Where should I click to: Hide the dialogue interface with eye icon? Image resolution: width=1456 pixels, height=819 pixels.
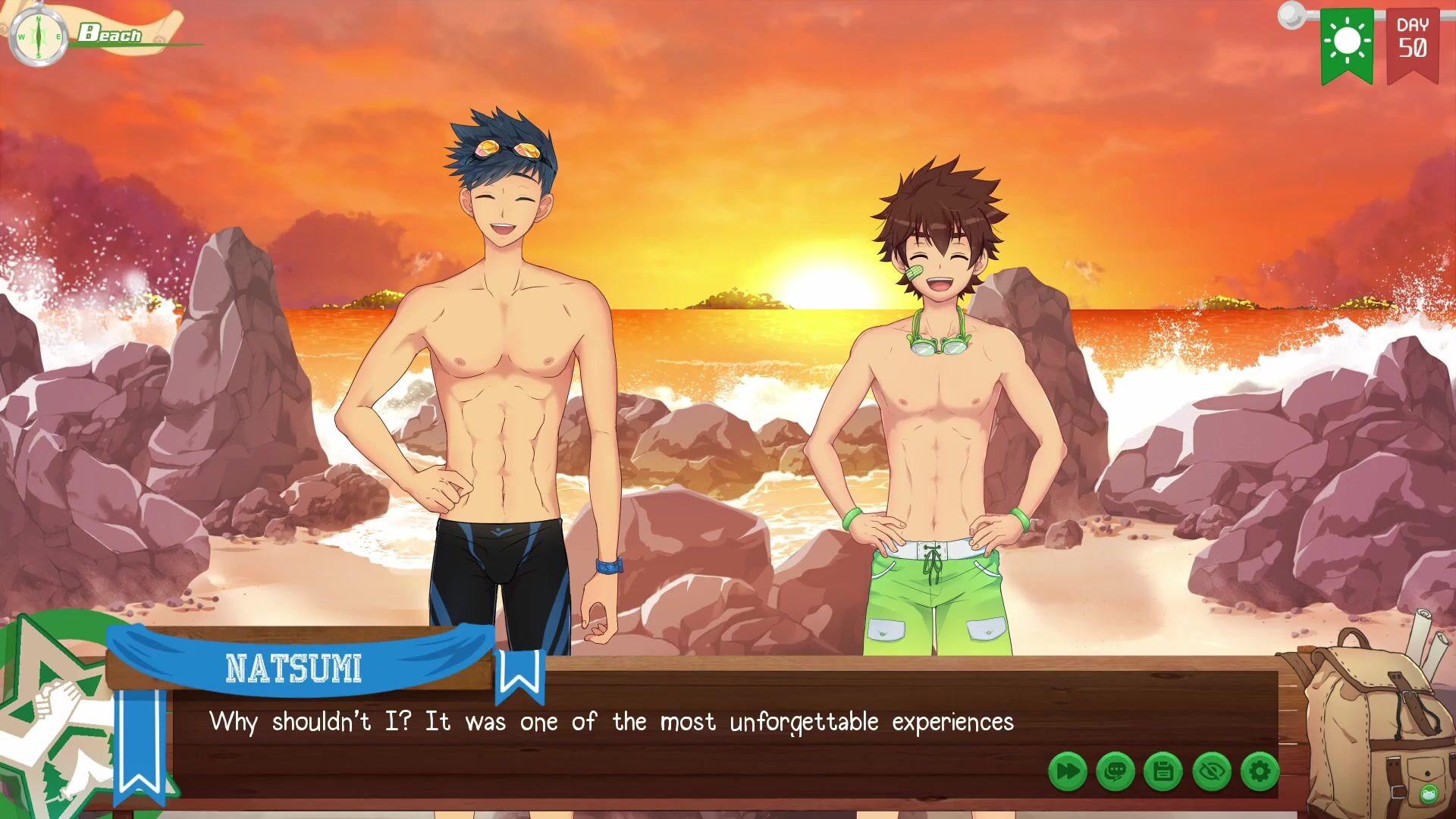(x=1211, y=772)
